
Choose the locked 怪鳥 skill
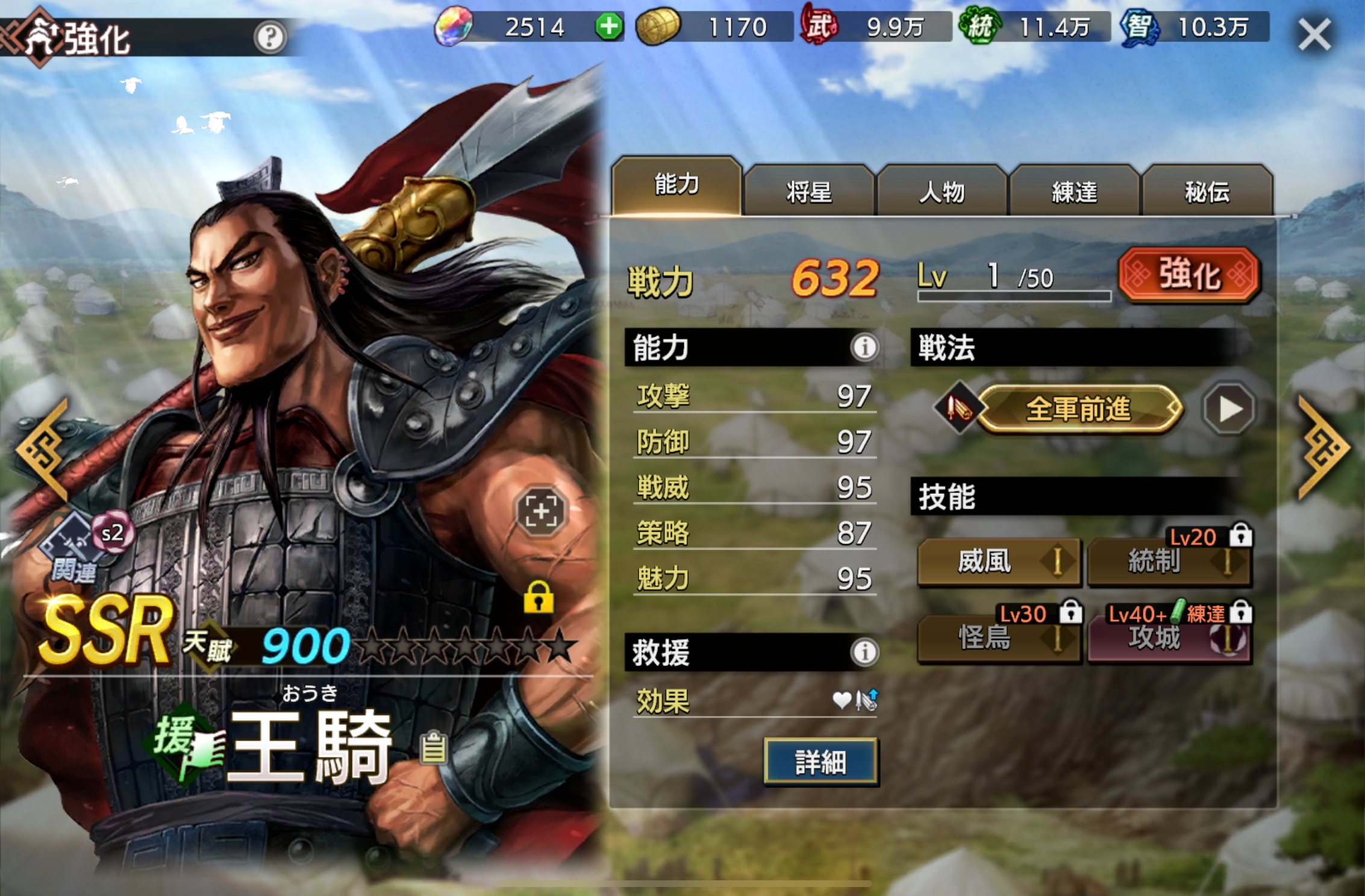[998, 638]
